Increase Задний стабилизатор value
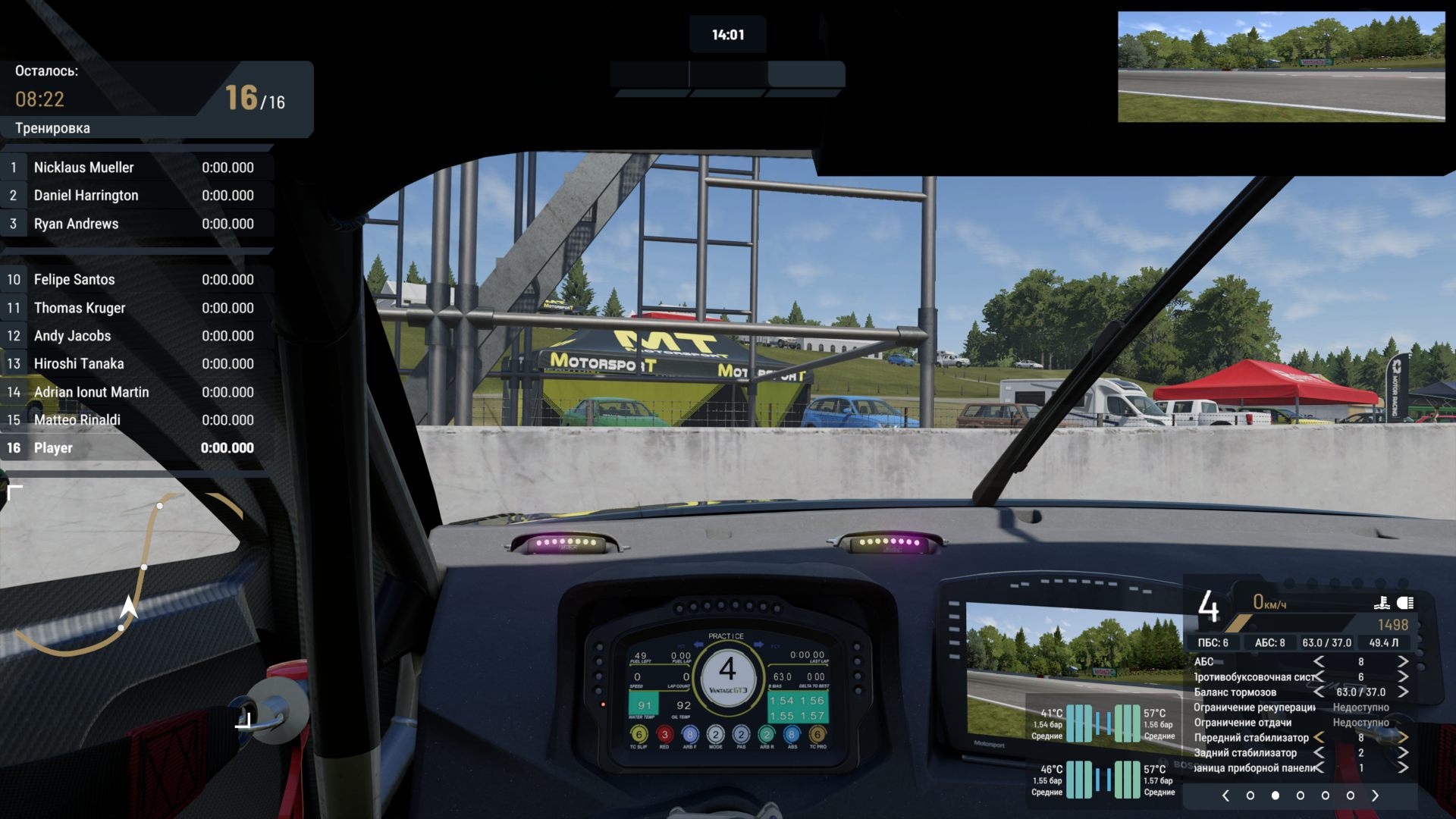 (x=1403, y=752)
